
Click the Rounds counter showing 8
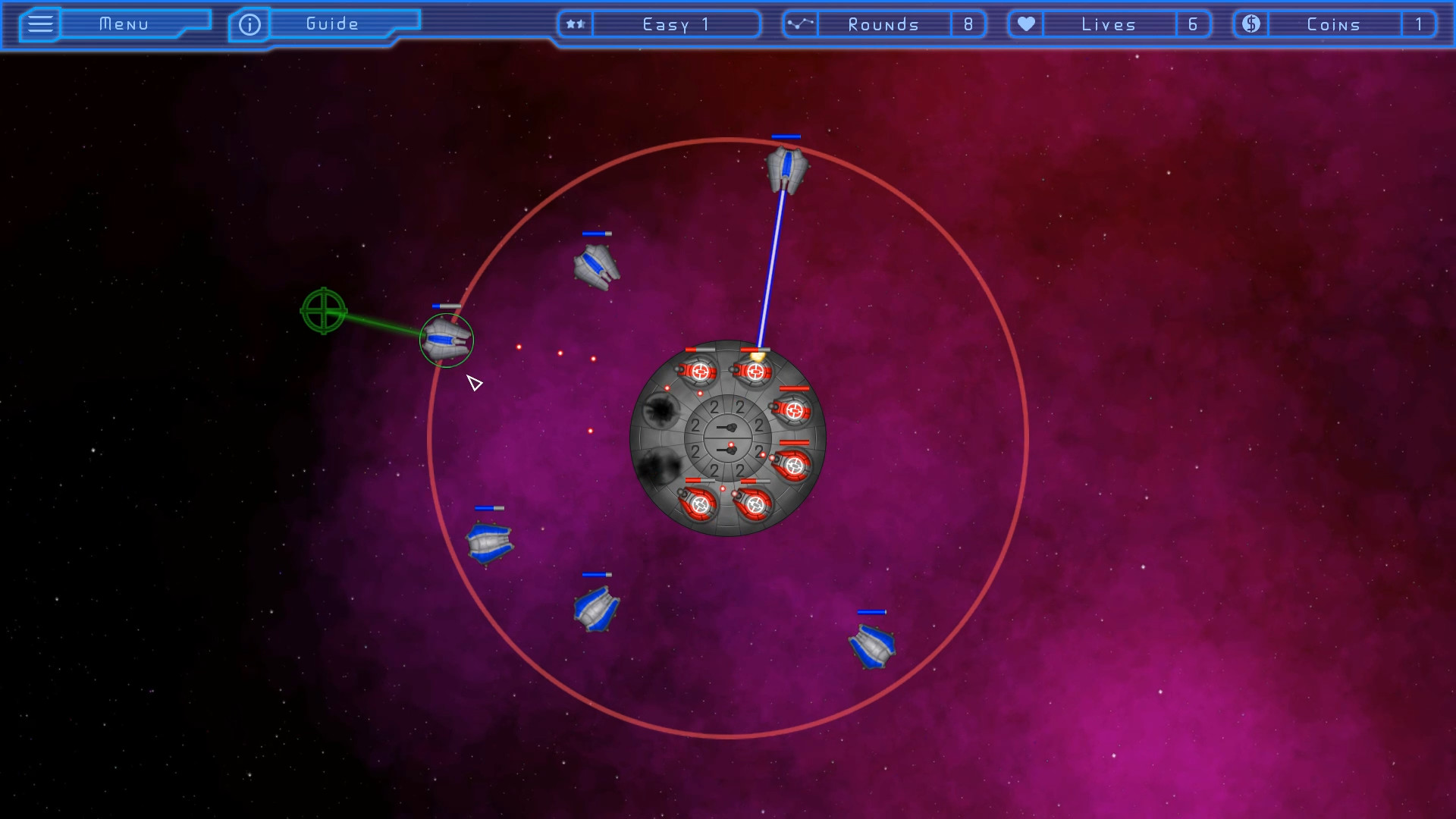969,24
